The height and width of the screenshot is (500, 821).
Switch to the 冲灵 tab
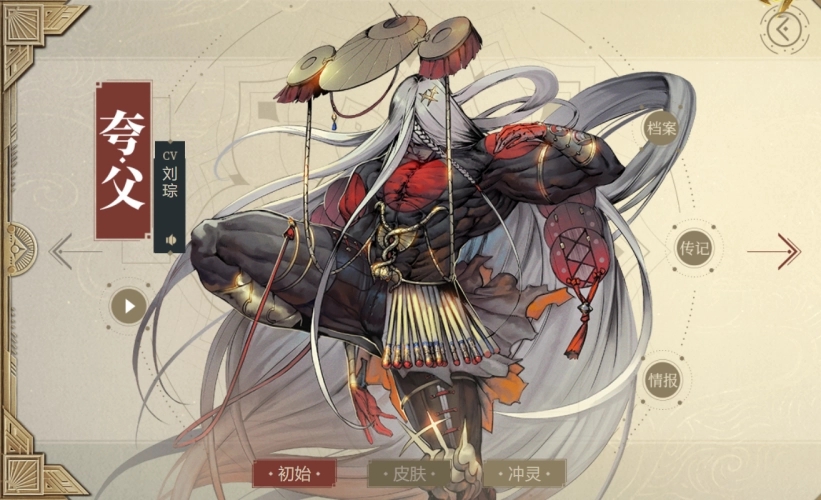pyautogui.click(x=524, y=473)
